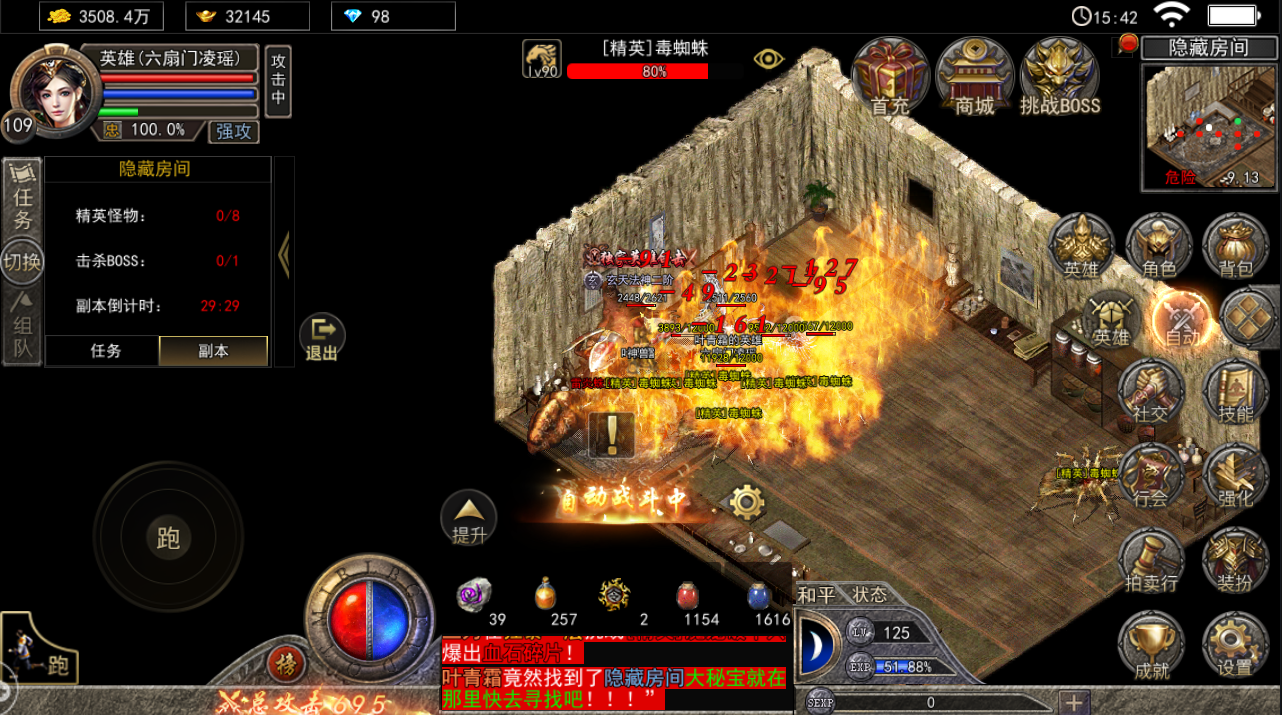
Task: Open the 社交 social menu
Action: (1150, 393)
